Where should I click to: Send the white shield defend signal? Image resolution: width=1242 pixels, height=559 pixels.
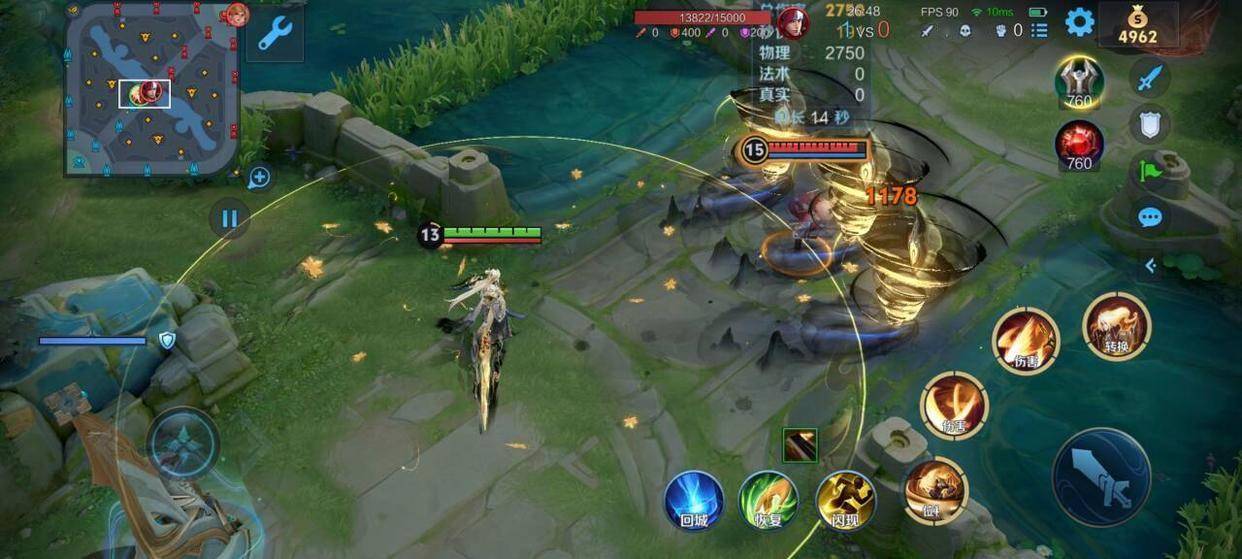[x=1150, y=124]
